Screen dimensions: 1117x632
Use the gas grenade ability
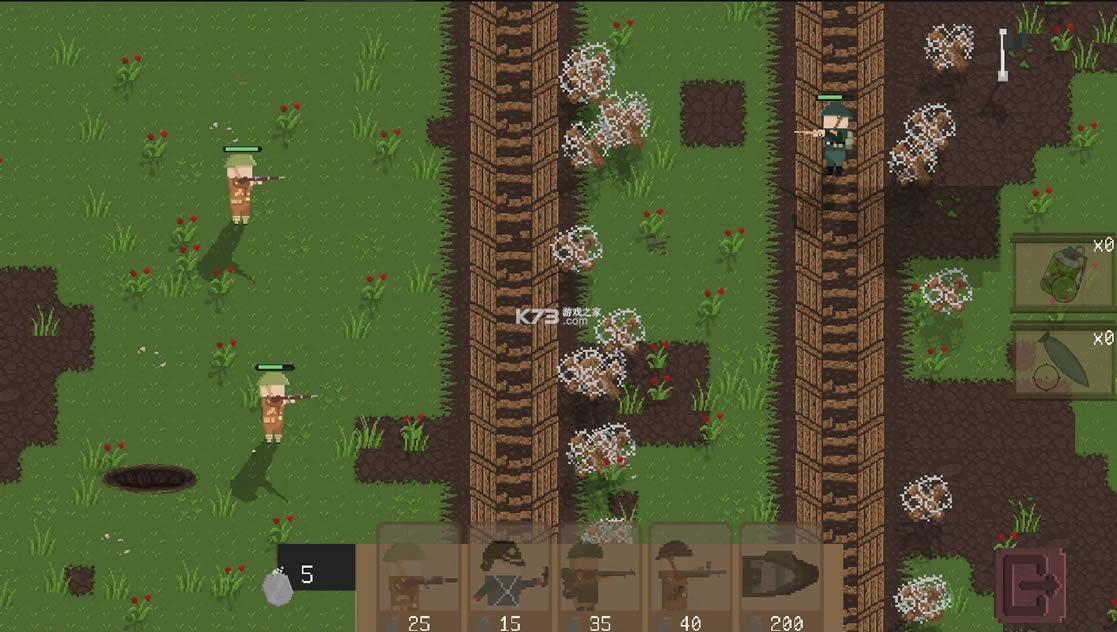[x=1062, y=274]
